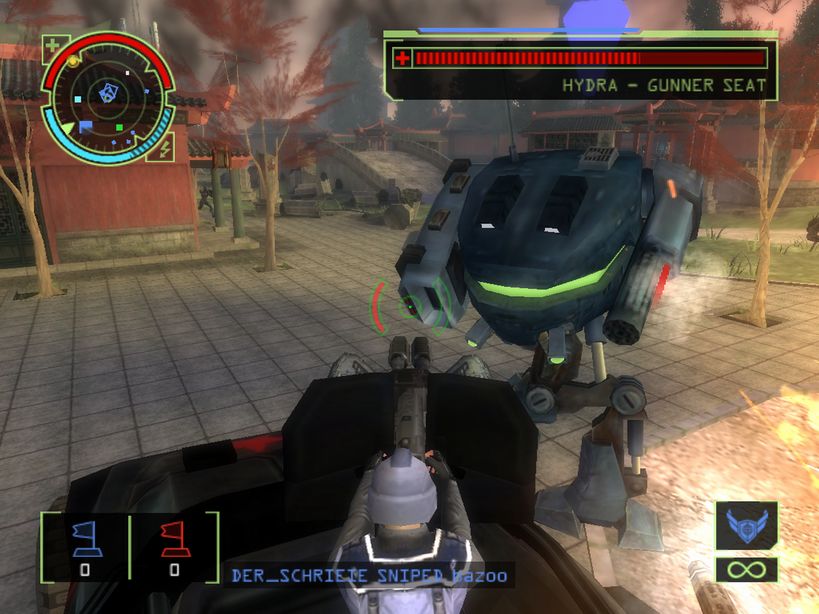The width and height of the screenshot is (819, 614).
Task: Click the kill feed message about Der_Schriete
Action: 369,576
